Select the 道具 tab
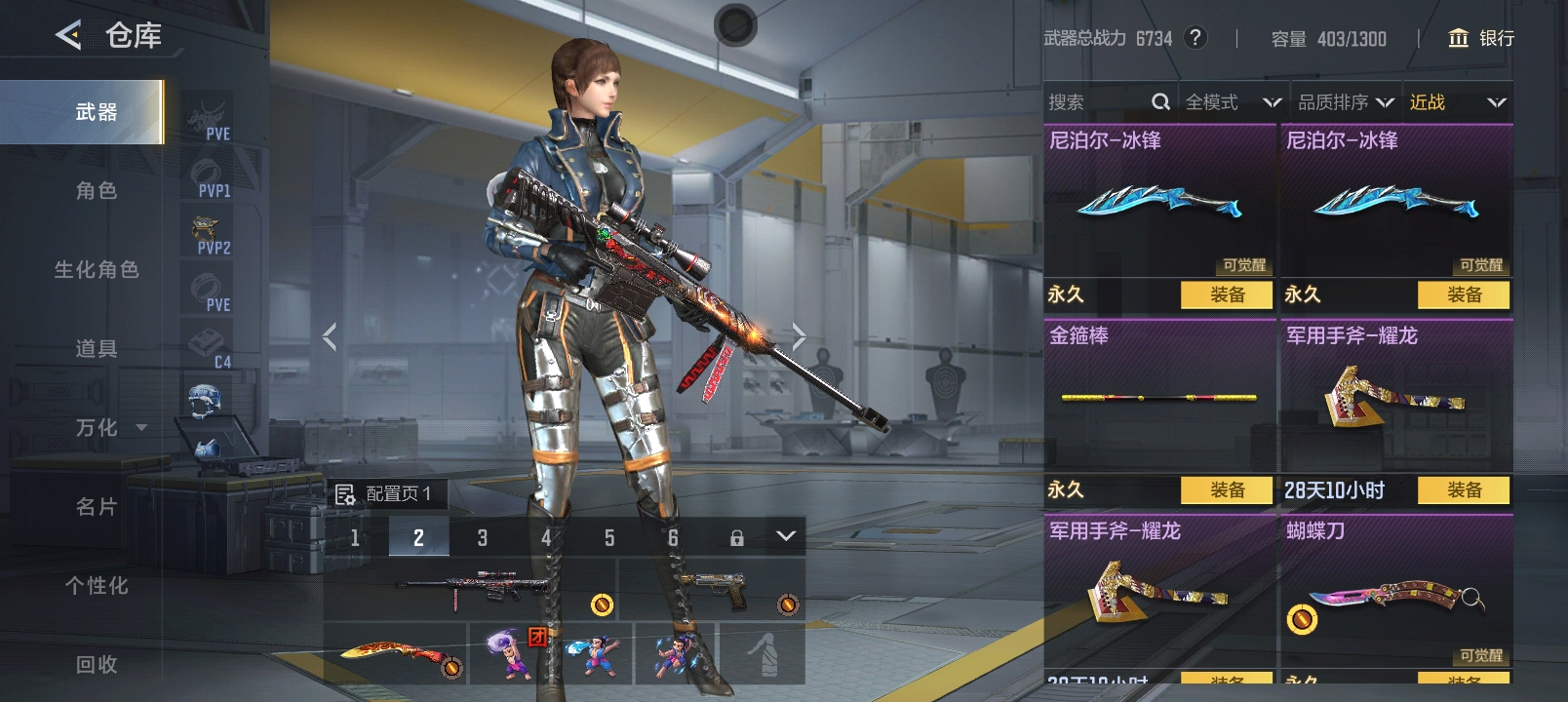The height and width of the screenshot is (702, 1568). [96, 349]
